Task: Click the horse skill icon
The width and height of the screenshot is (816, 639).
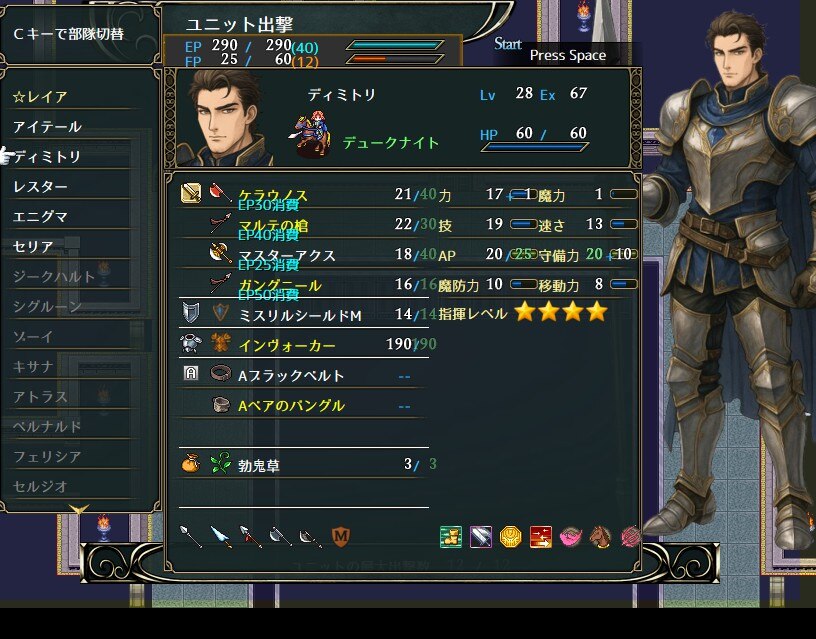Action: pyautogui.click(x=600, y=537)
